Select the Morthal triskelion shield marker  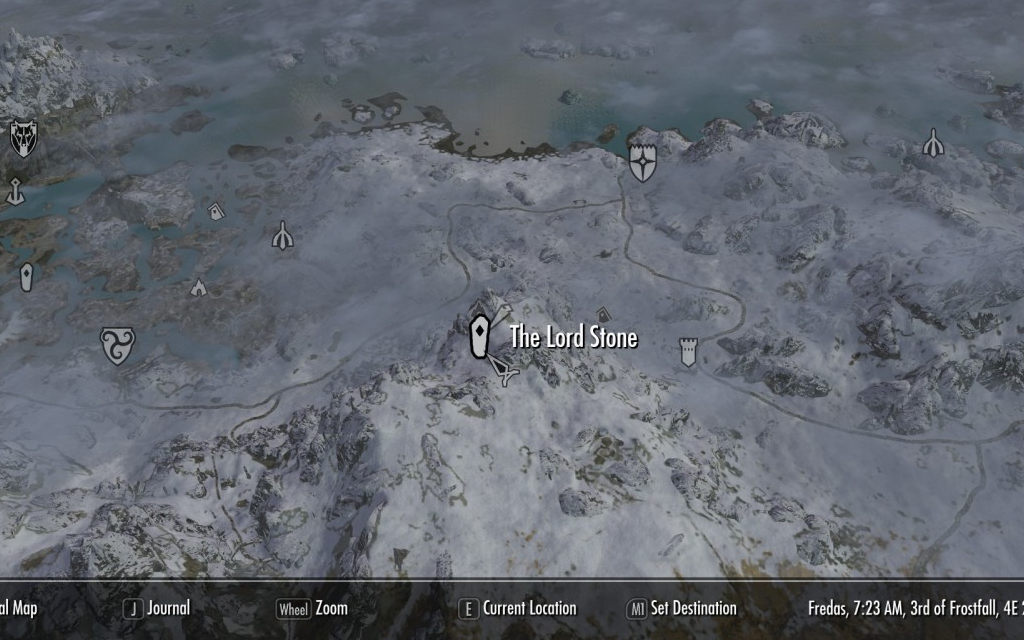tap(117, 345)
